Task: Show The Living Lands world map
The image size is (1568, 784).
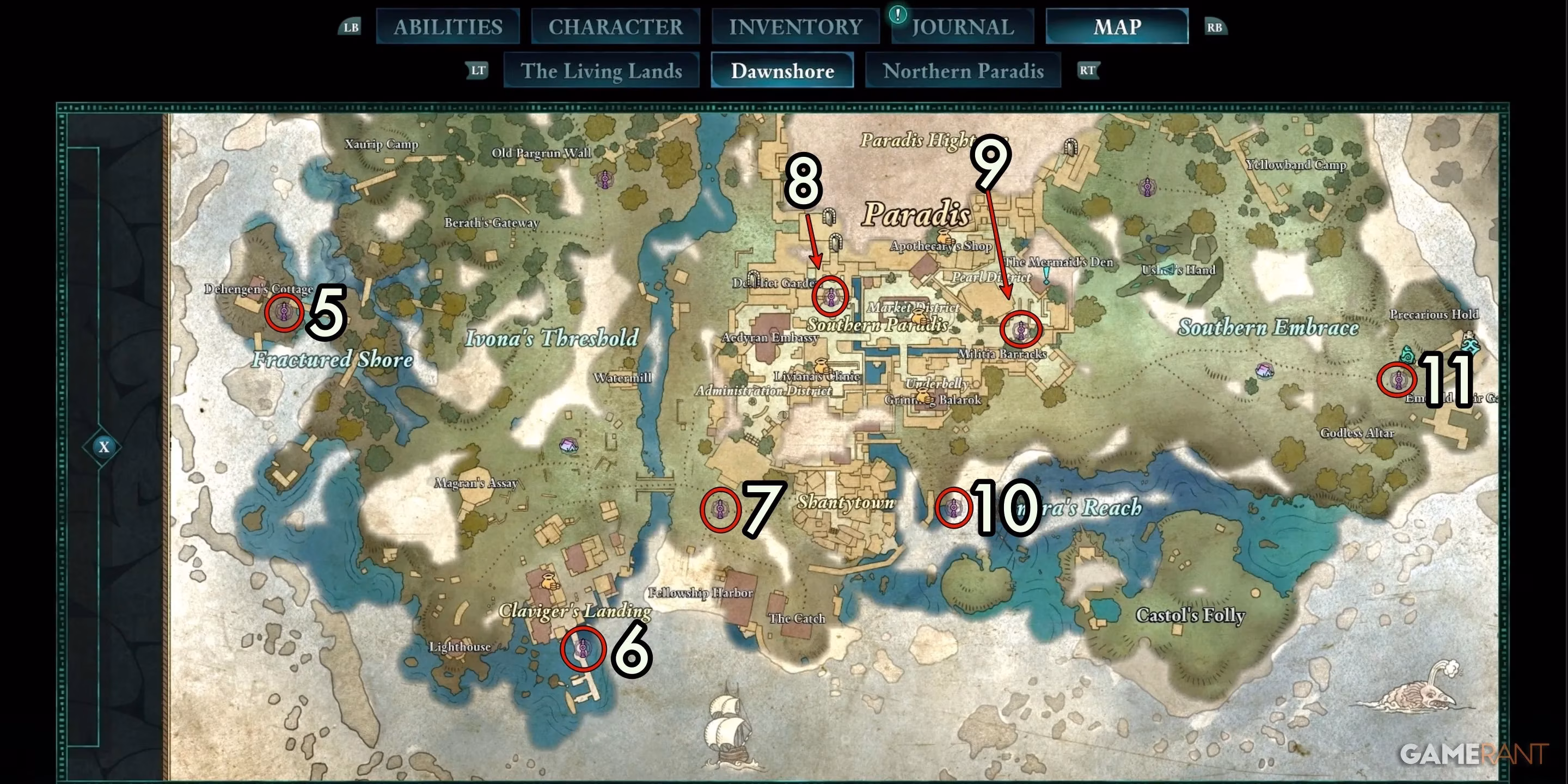Action: point(601,71)
